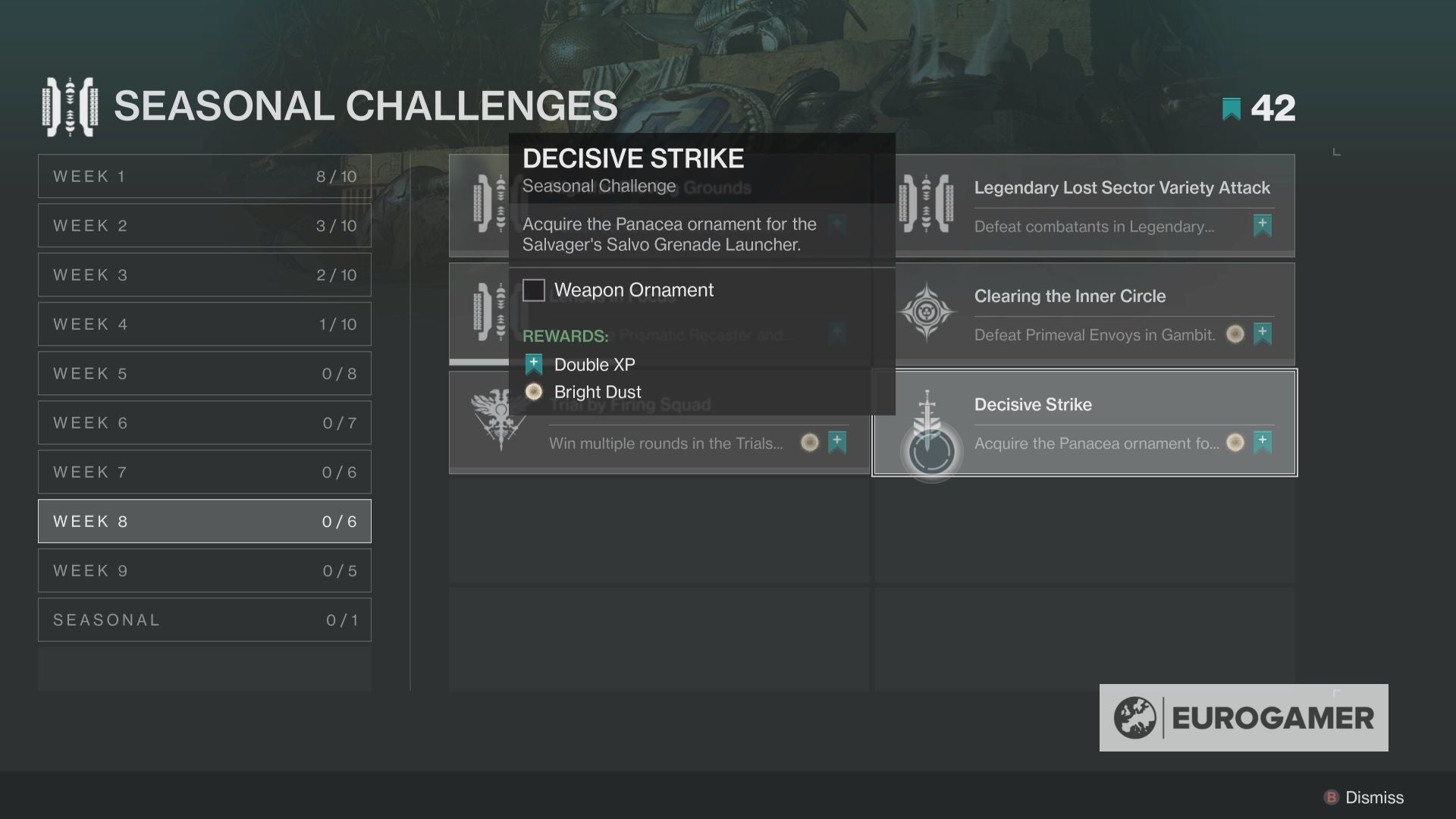
Task: Select Week 8 in the week list
Action: click(x=204, y=521)
